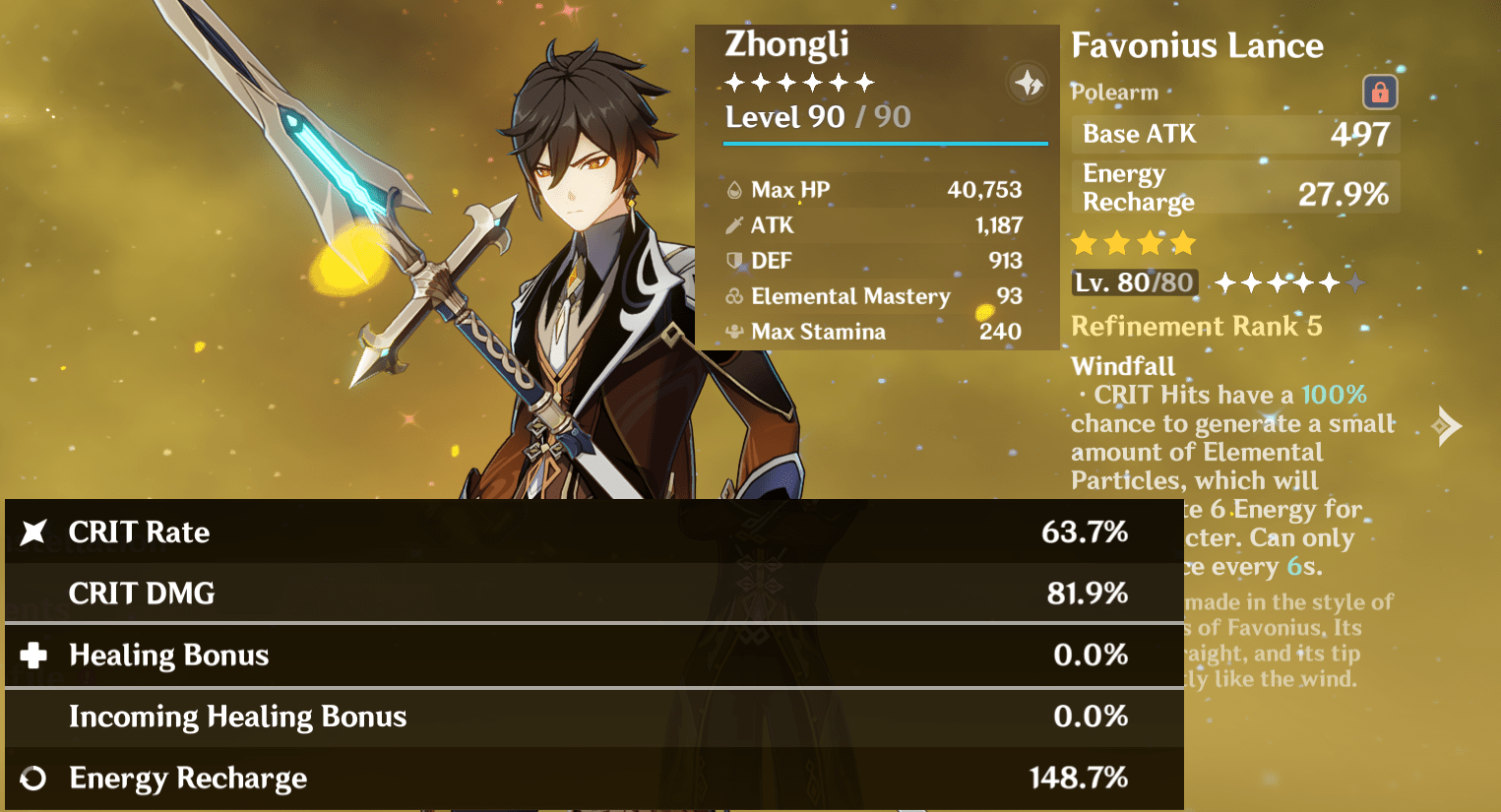Expand weapon details with the right chevron
This screenshot has height=812, width=1501.
1448,425
